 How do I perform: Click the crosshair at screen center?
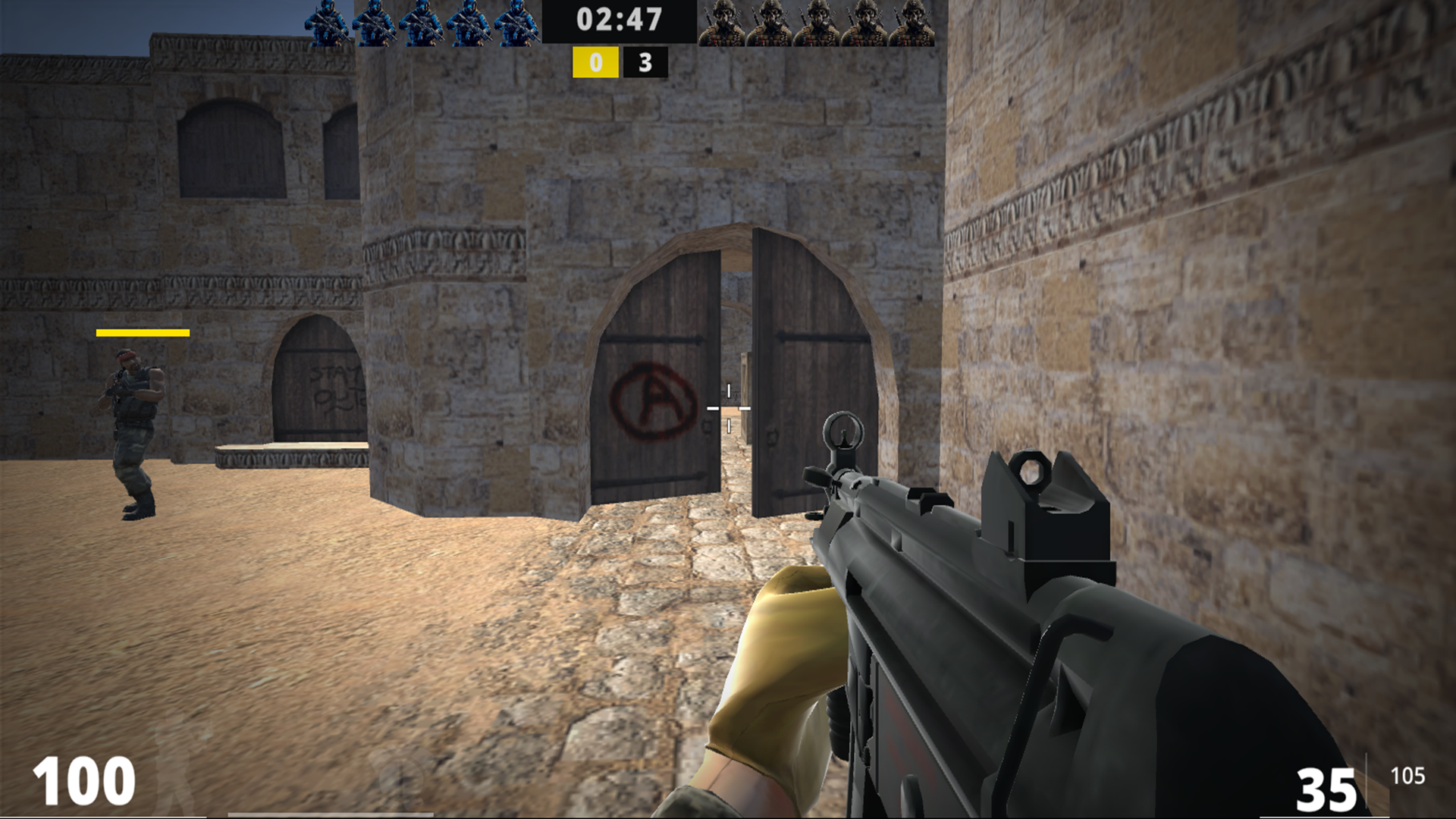(730, 406)
